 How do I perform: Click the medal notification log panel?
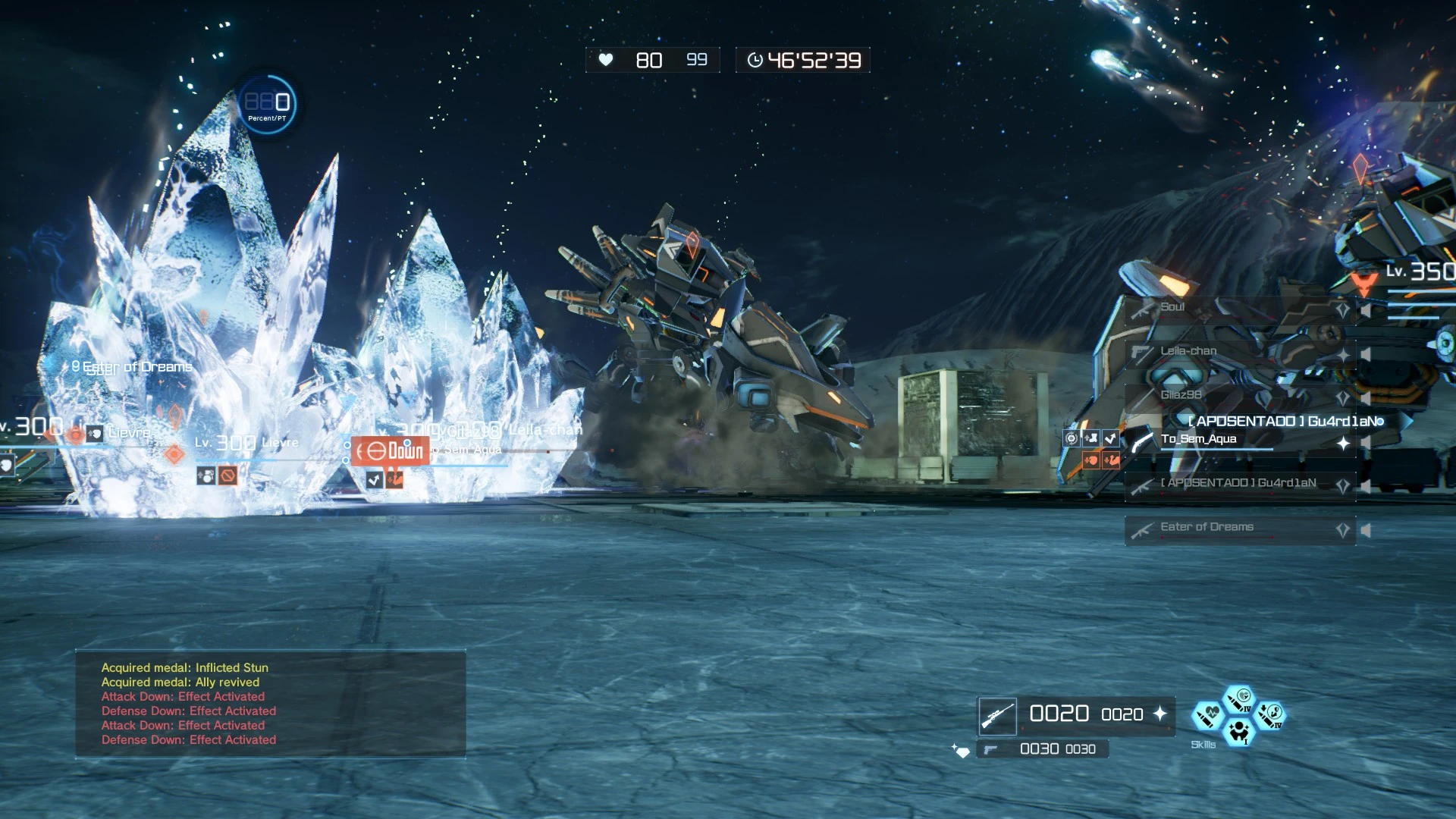270,704
